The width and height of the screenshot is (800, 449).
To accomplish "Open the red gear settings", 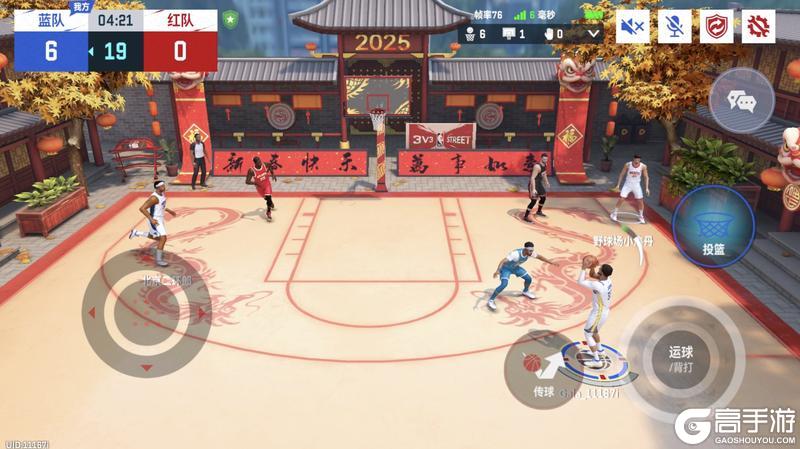I will tap(759, 27).
